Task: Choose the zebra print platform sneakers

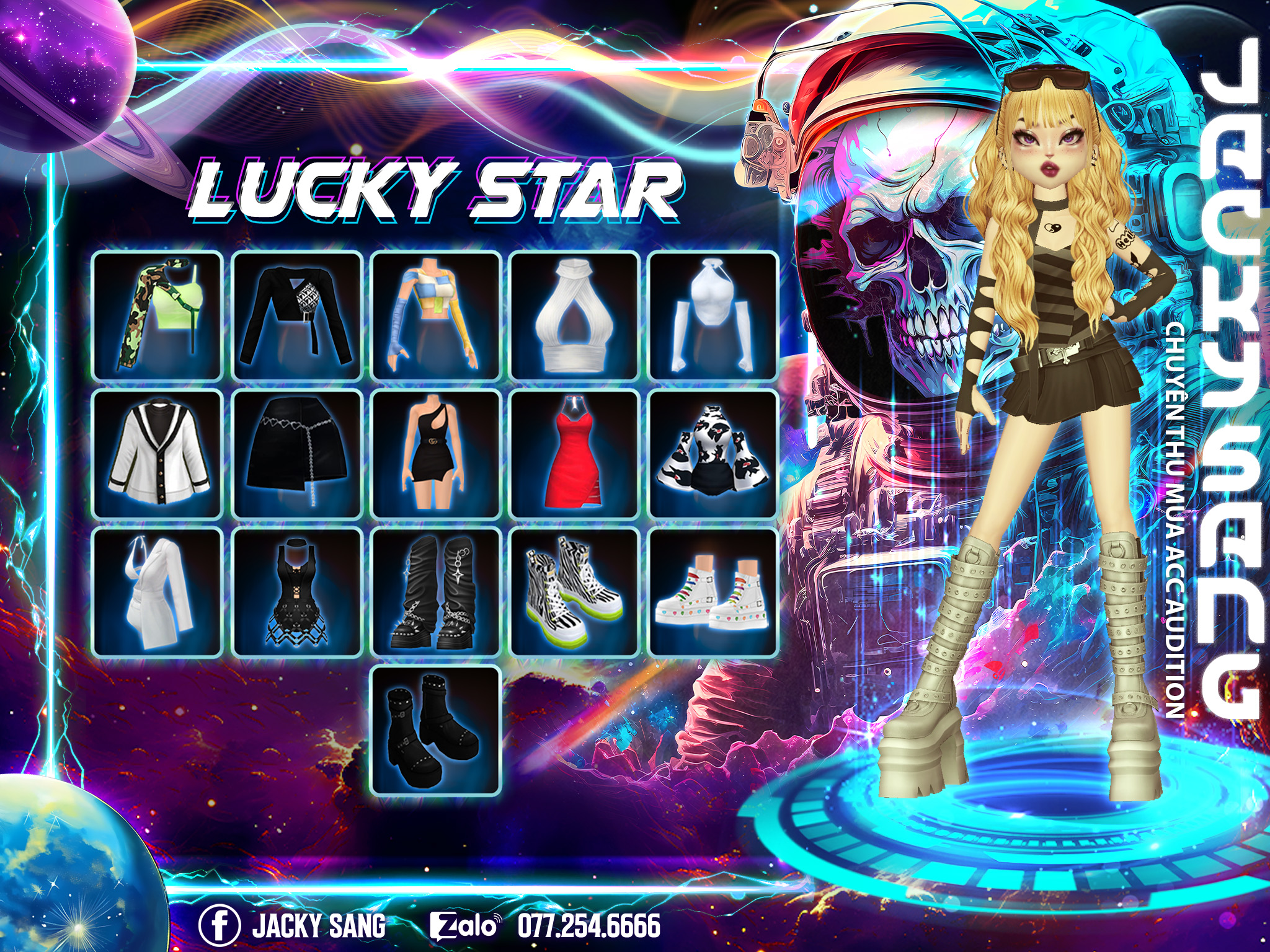Action: (575, 593)
